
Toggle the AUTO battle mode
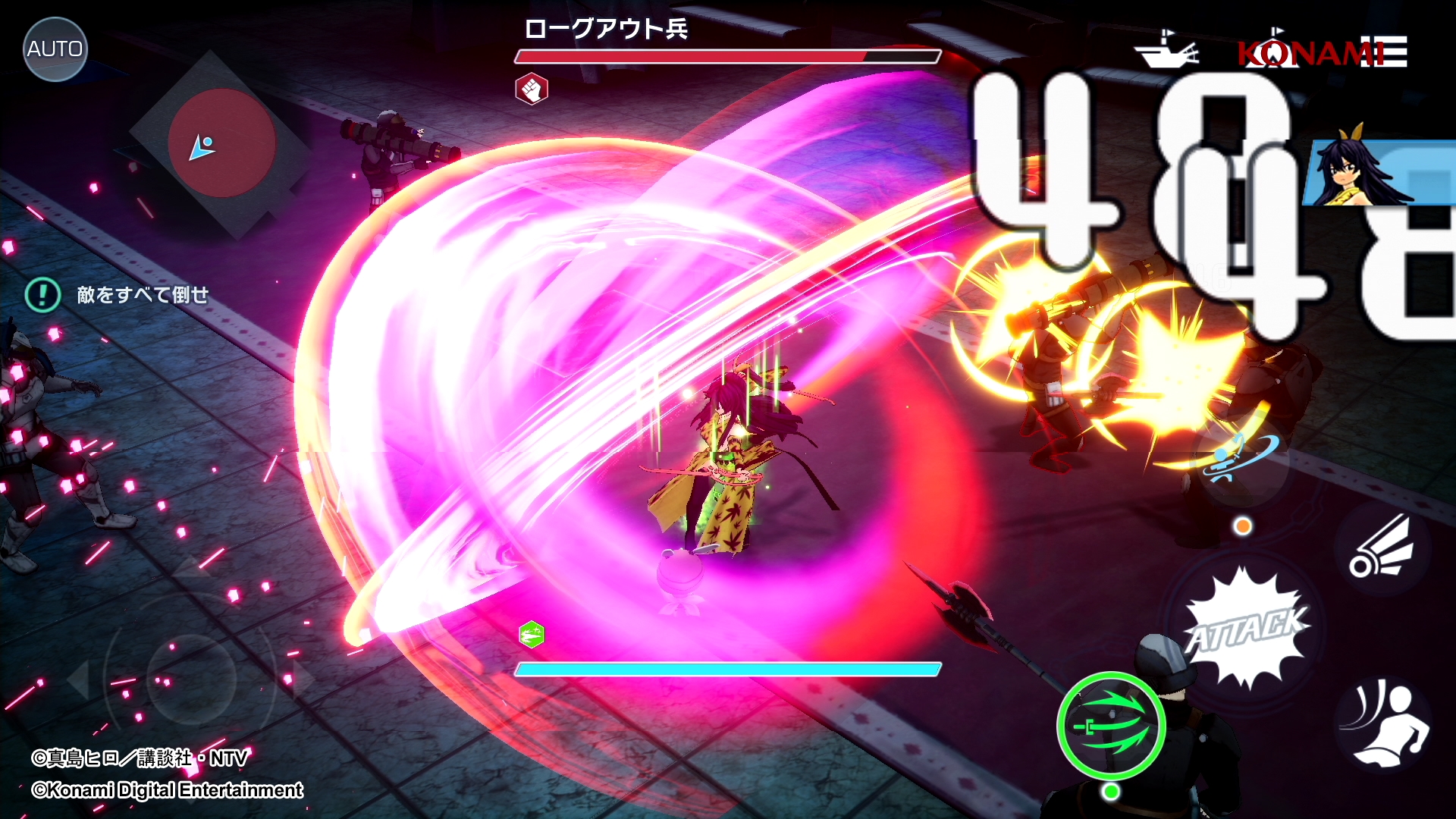tap(55, 49)
